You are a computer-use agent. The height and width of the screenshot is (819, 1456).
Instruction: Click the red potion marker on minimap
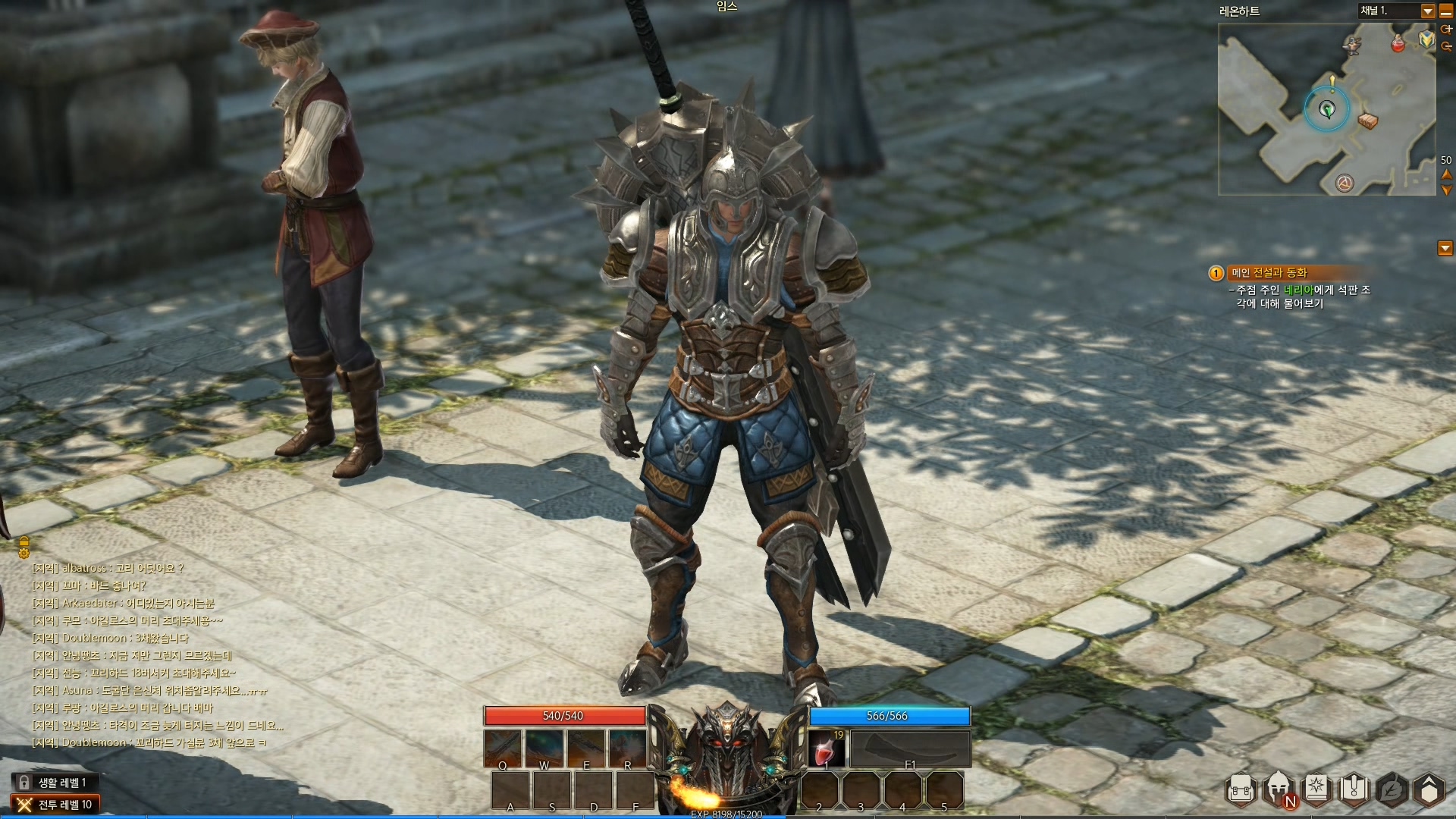pyautogui.click(x=1398, y=43)
